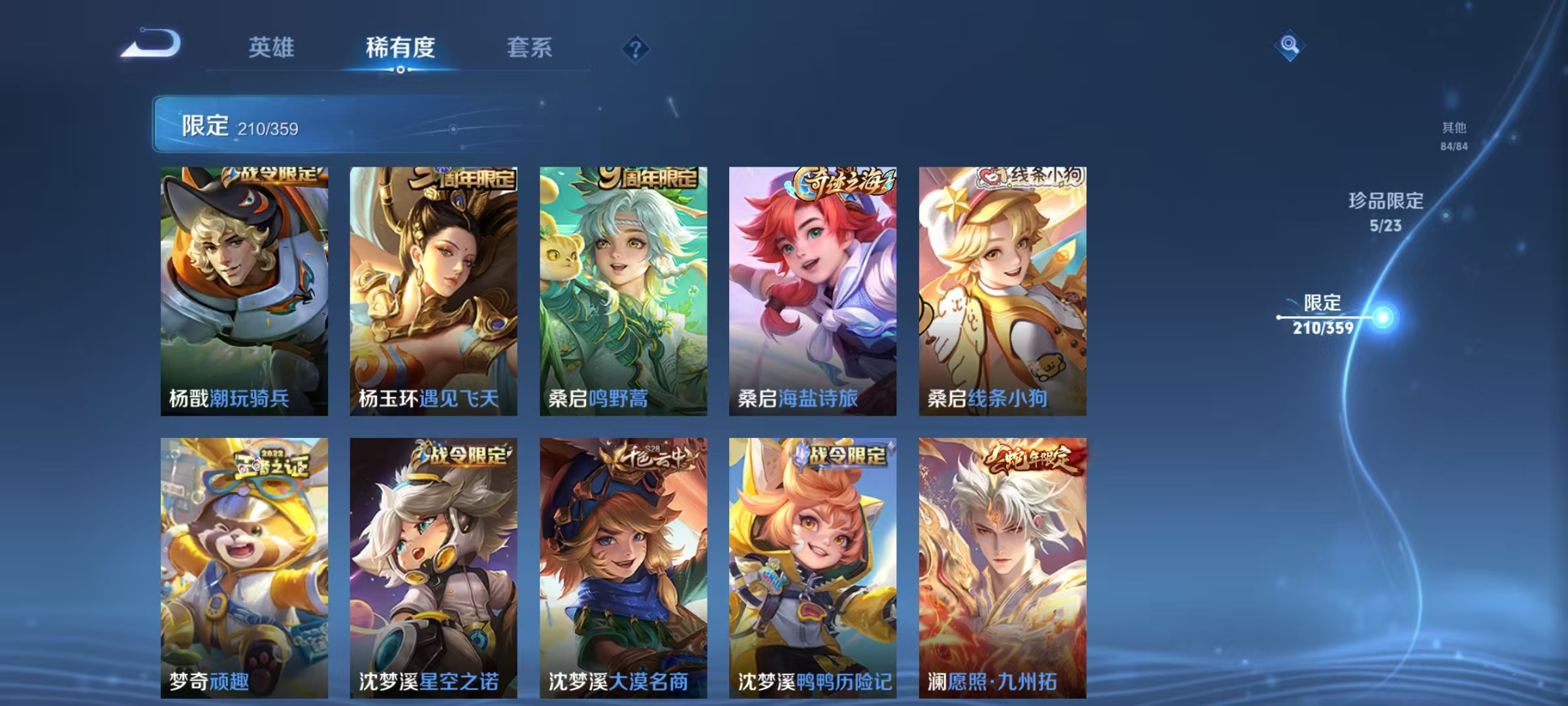Click the help question mark icon

(637, 49)
